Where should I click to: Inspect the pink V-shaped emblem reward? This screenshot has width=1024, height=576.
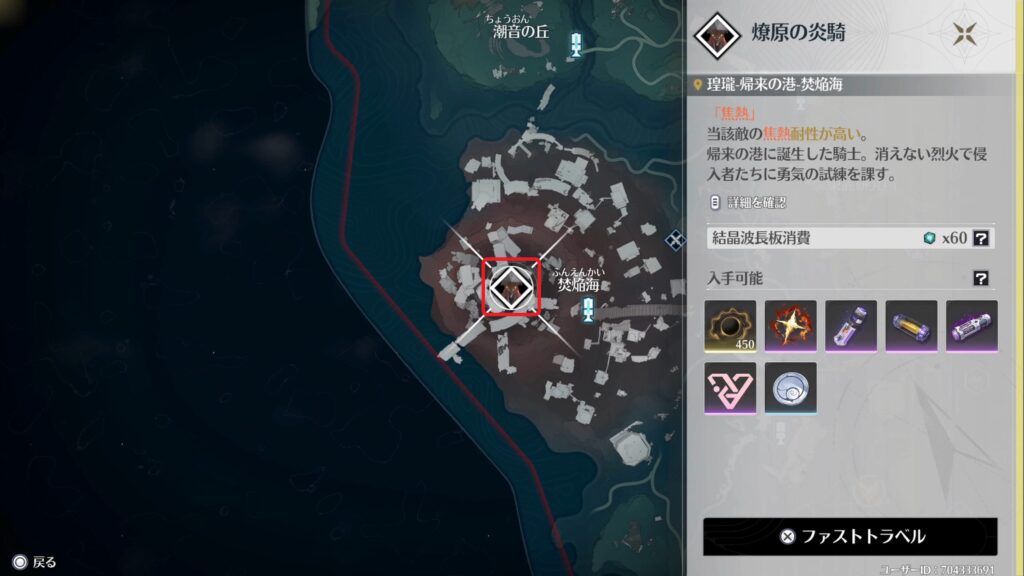tap(730, 388)
